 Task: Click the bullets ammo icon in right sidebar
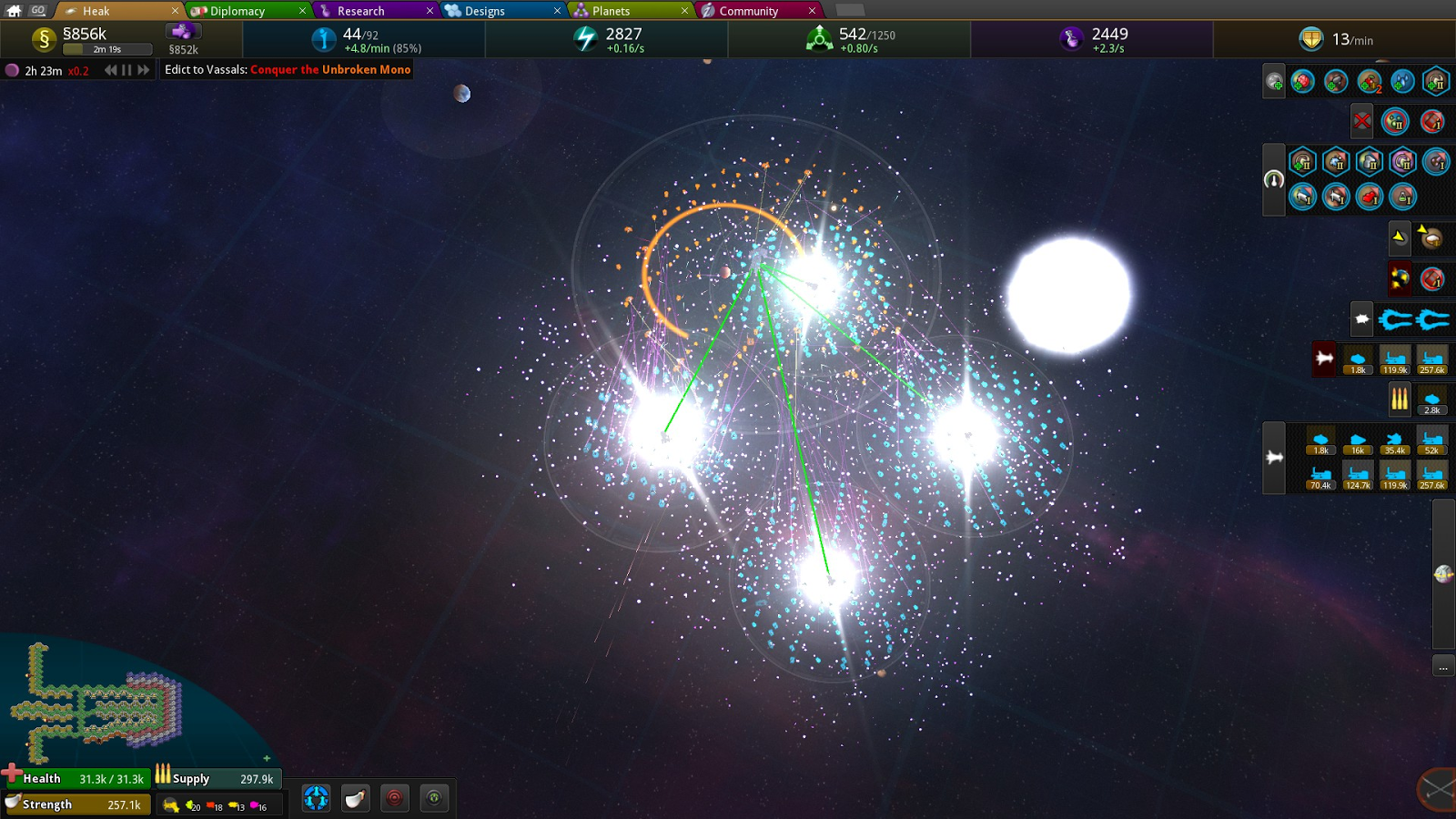point(1399,398)
